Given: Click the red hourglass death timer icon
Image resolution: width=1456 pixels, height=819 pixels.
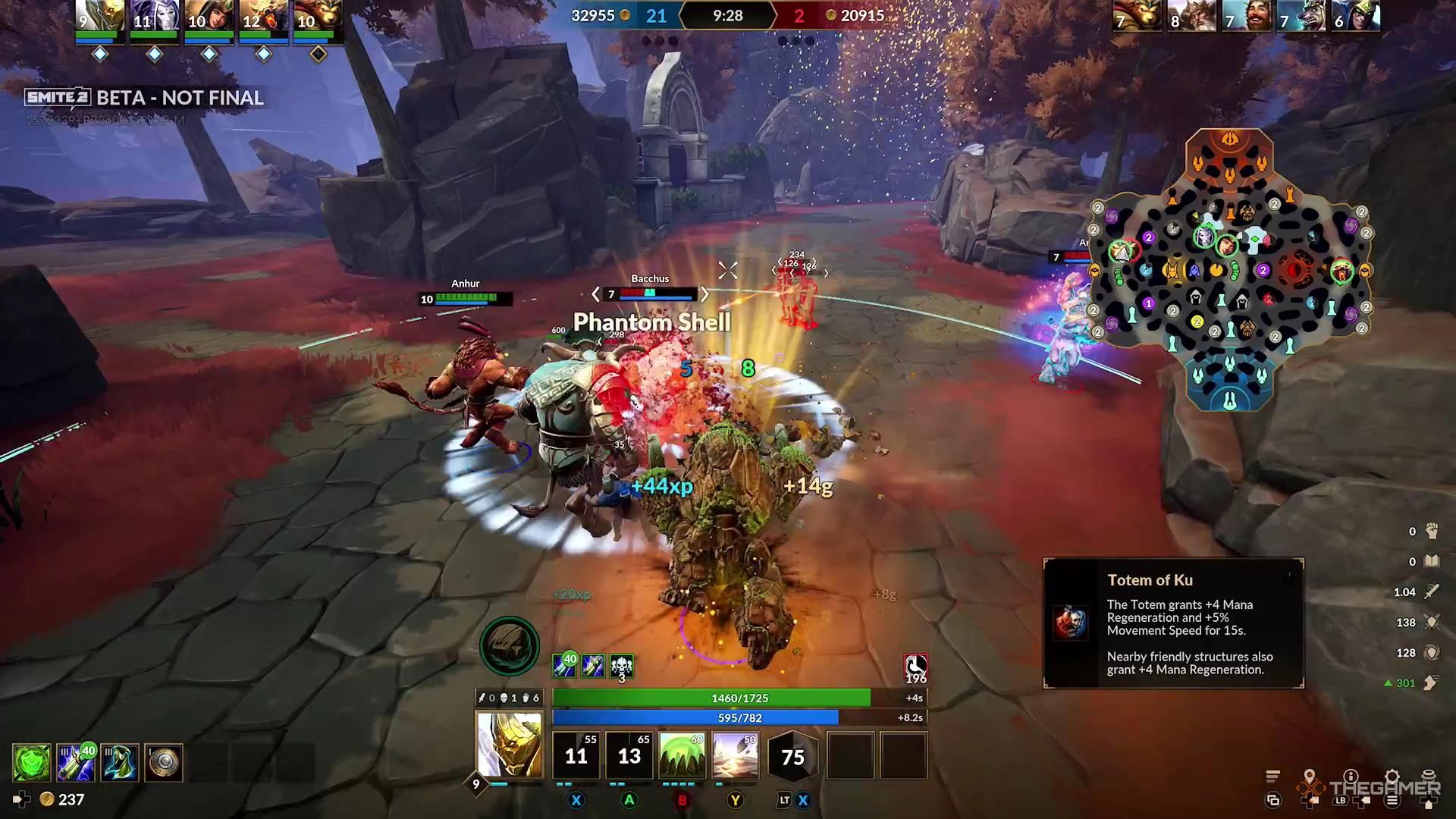Looking at the screenshot, I should click(x=915, y=667).
